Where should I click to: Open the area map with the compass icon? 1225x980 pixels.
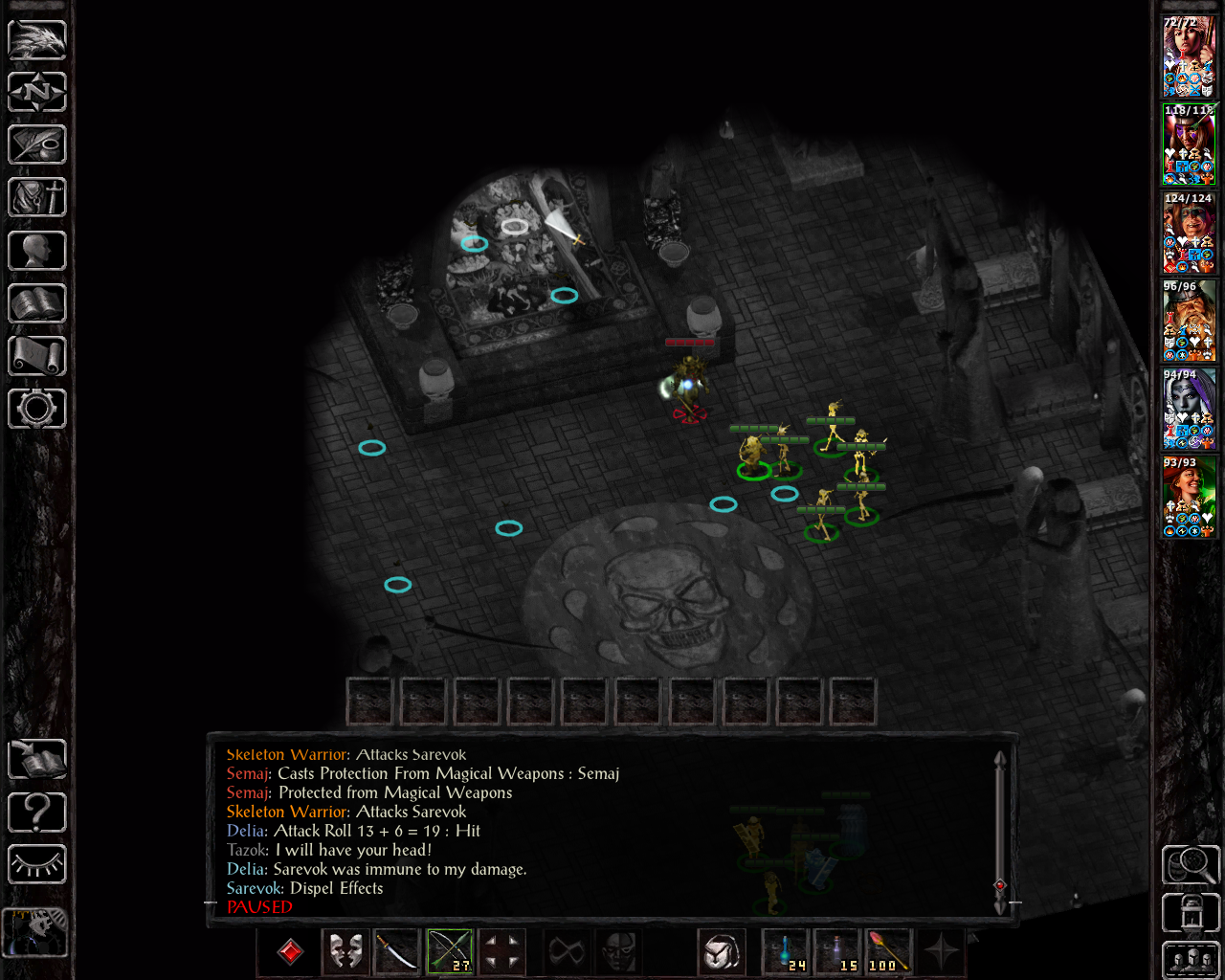pyautogui.click(x=37, y=93)
